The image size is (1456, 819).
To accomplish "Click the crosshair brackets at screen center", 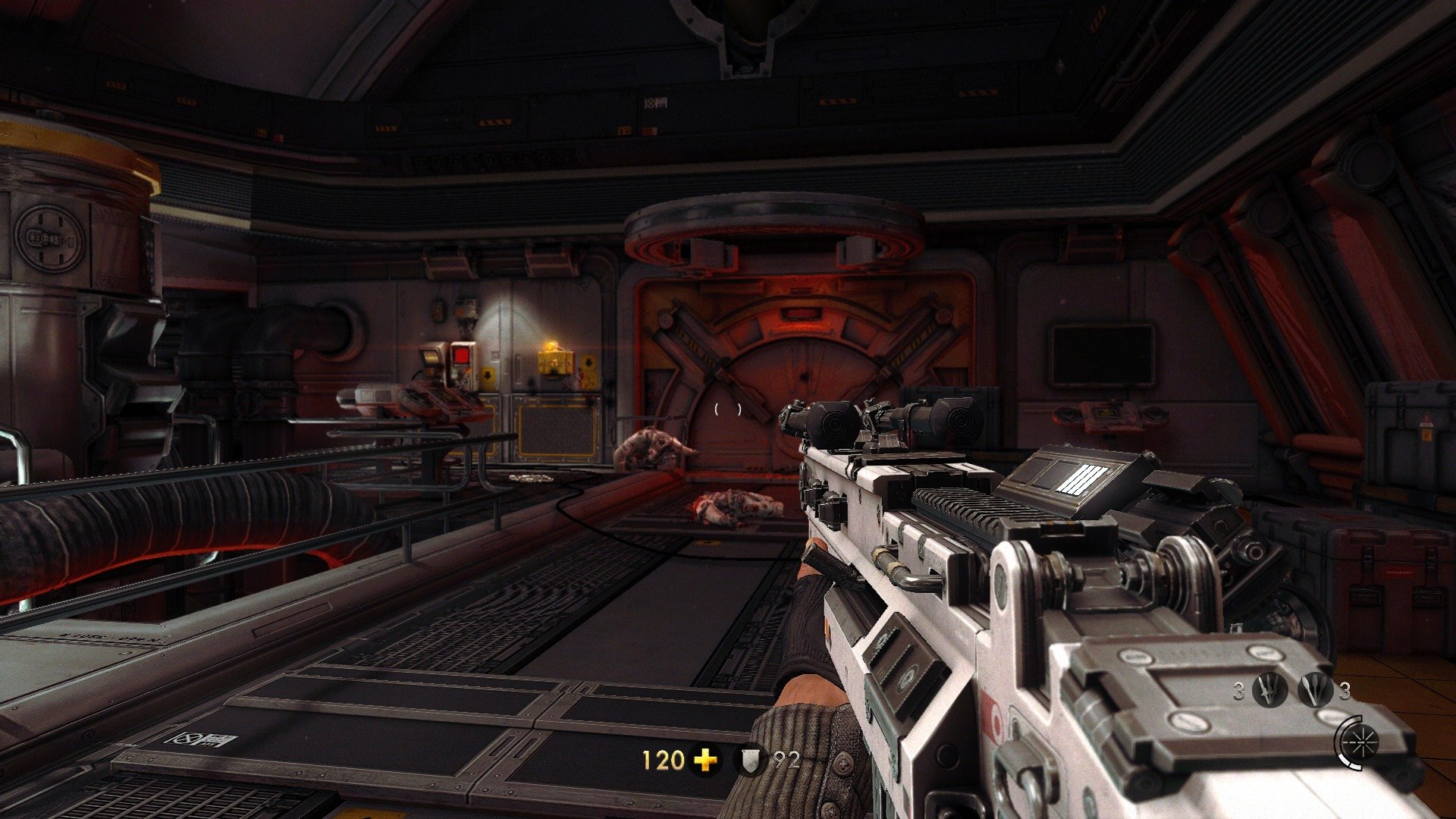I will tap(726, 408).
